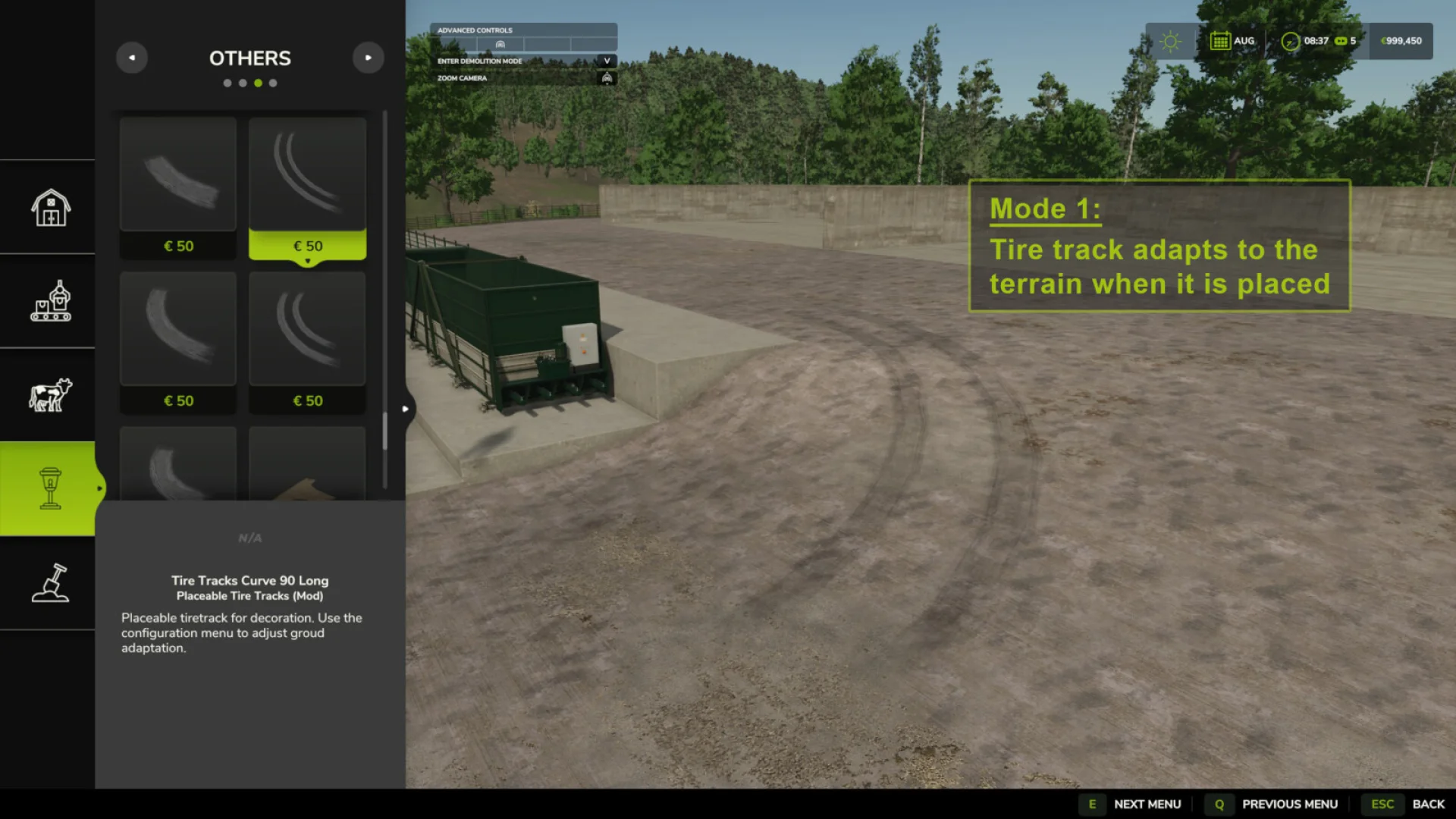Open Next Menu via E button
The image size is (1456, 819).
(1093, 803)
